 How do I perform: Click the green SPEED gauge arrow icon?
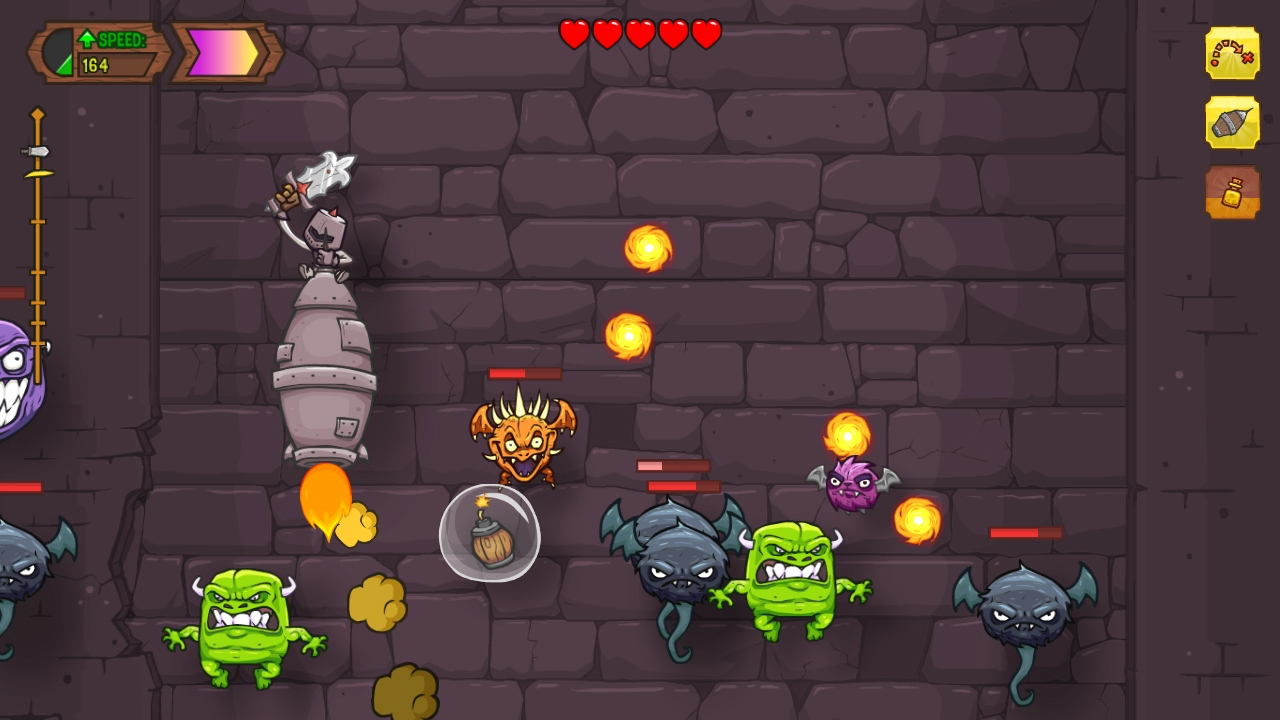(x=89, y=38)
